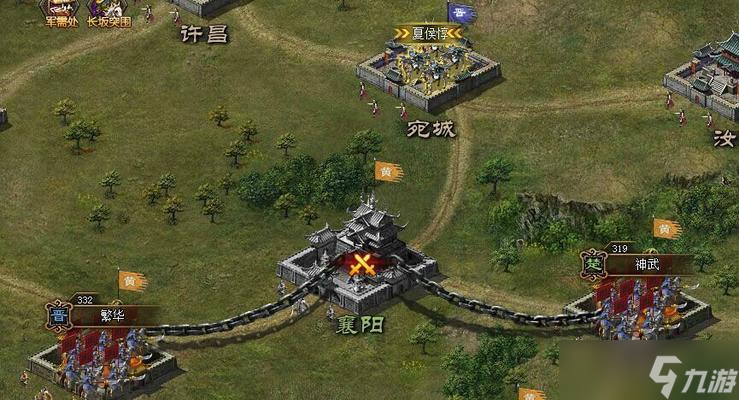The image size is (739, 400).
Task: Select the 神武 army nameplate
Action: [x=648, y=266]
